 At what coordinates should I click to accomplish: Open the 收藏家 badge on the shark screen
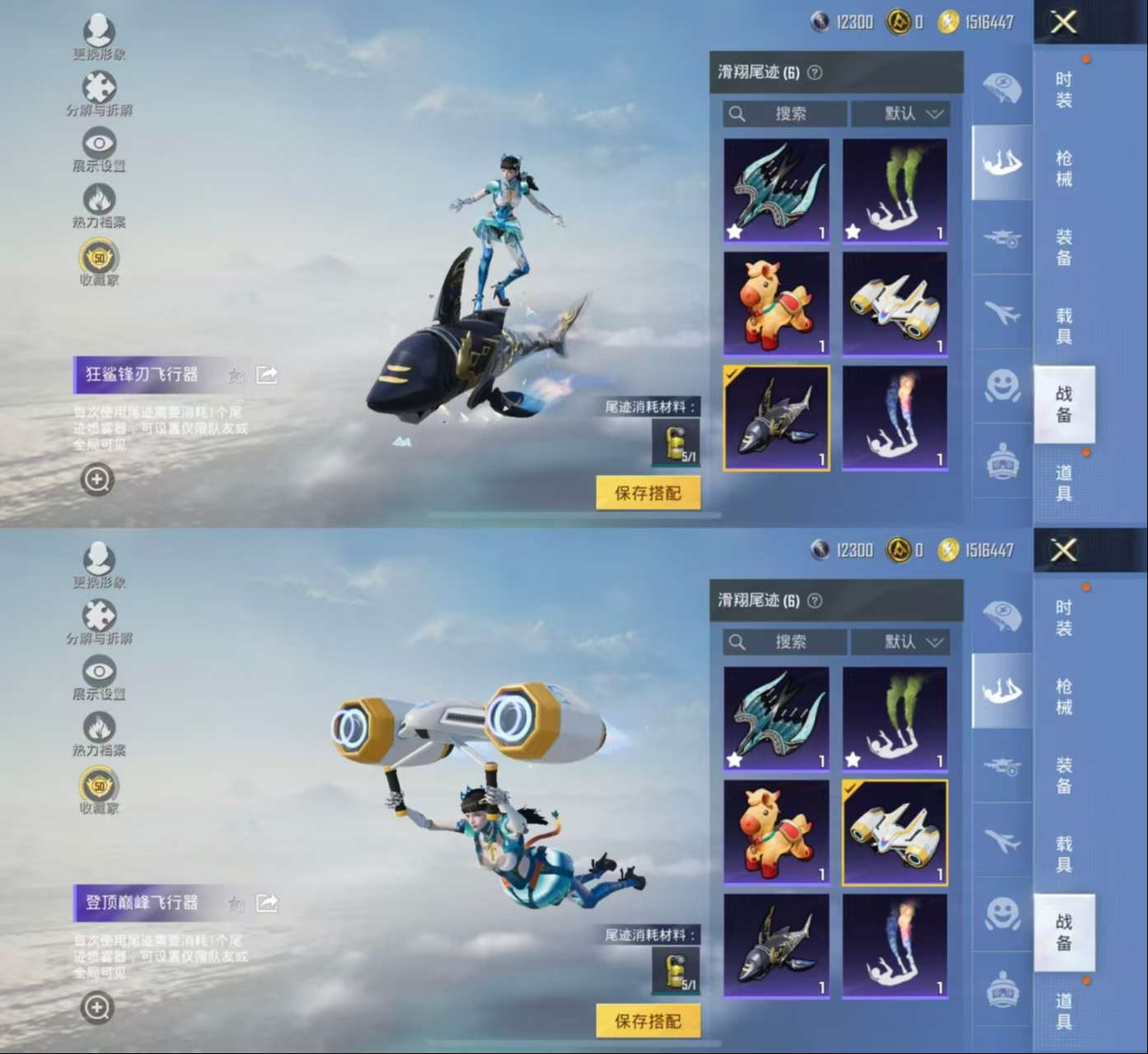tap(99, 262)
